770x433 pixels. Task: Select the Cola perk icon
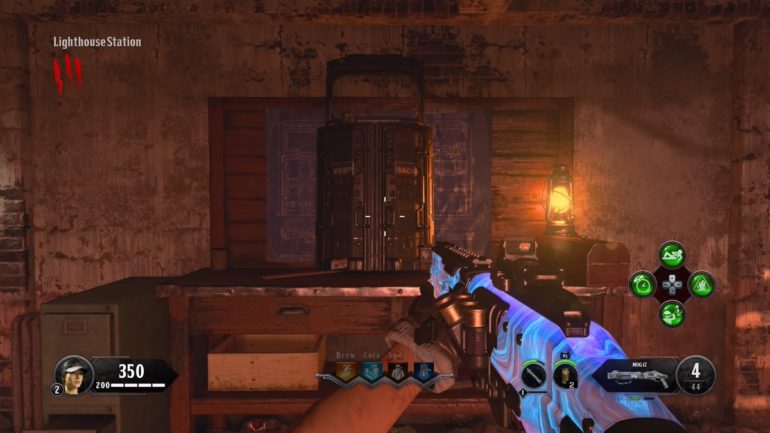click(x=370, y=373)
